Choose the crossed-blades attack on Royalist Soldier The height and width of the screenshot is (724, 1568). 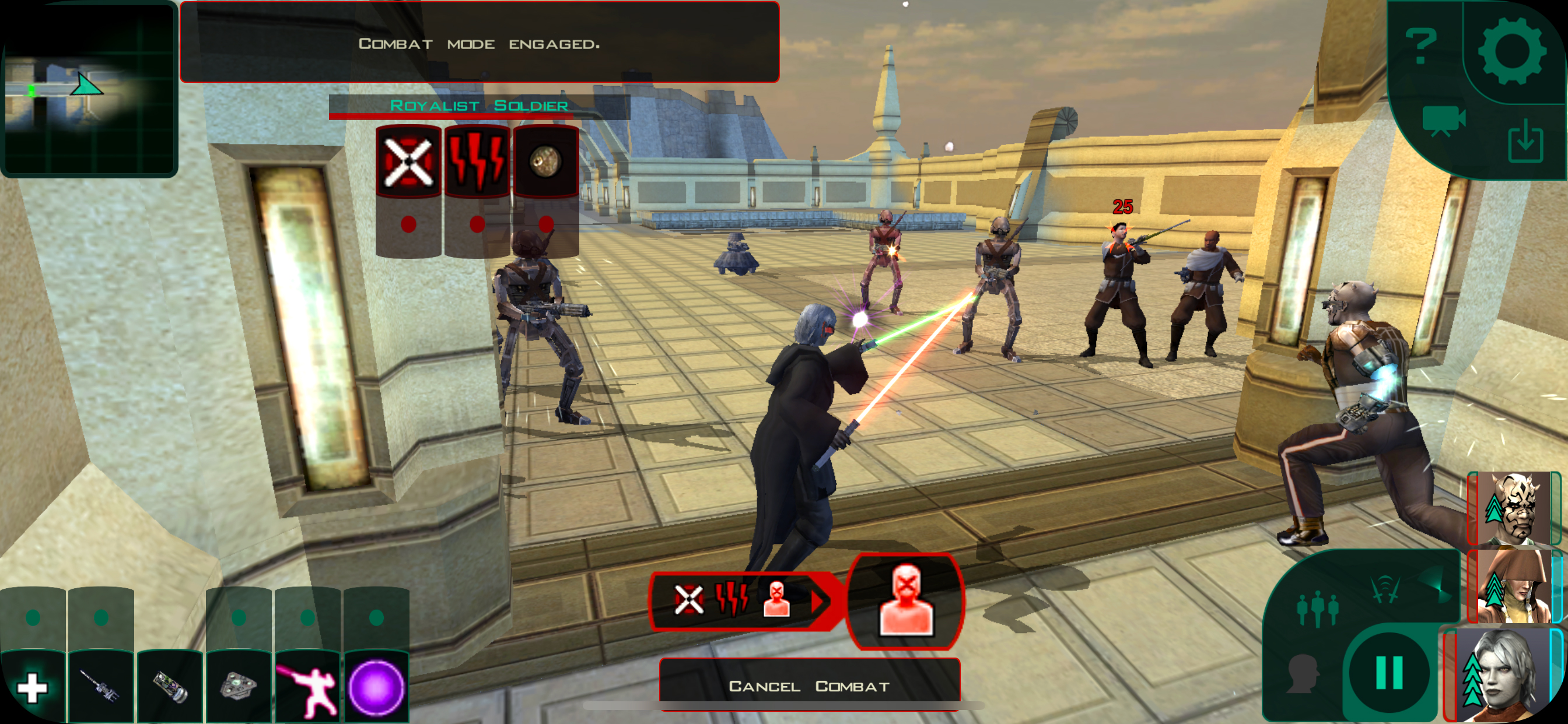coord(408,162)
